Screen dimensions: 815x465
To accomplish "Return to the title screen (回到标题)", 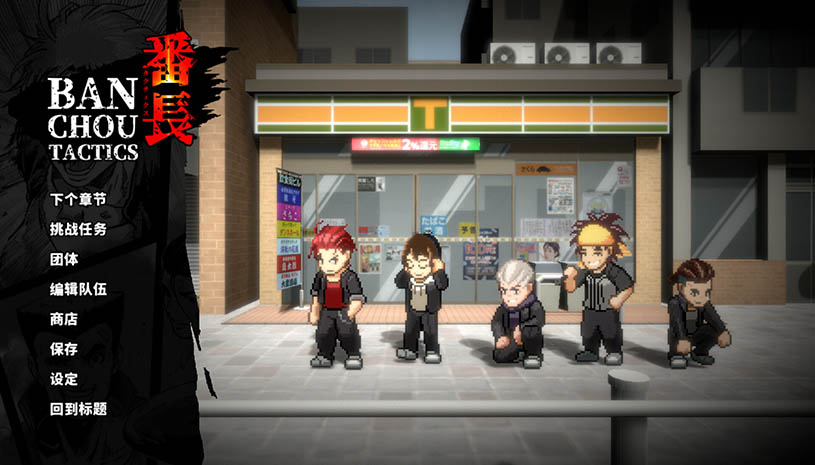I will point(78,409).
